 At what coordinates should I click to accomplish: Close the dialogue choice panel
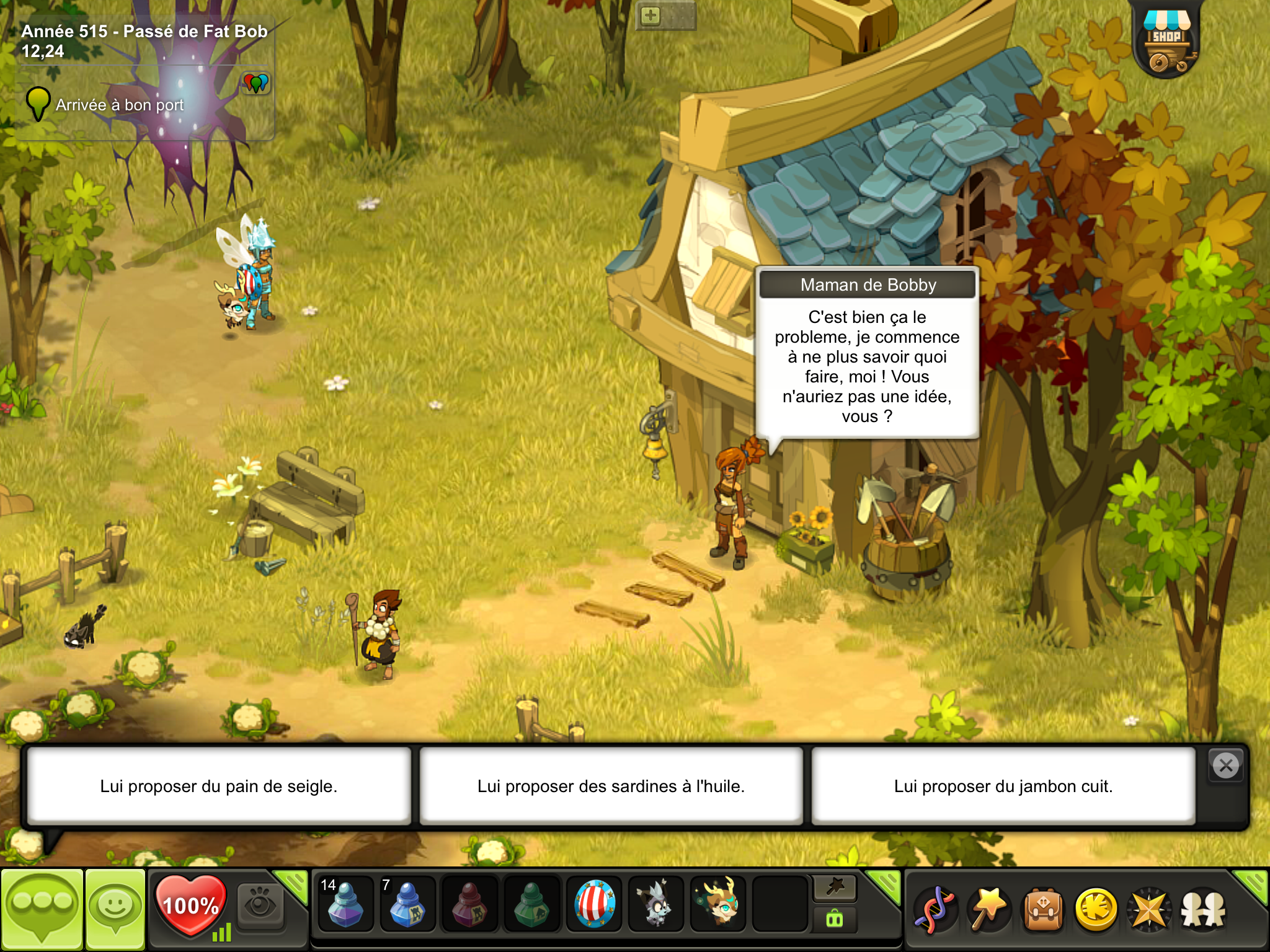(1225, 766)
